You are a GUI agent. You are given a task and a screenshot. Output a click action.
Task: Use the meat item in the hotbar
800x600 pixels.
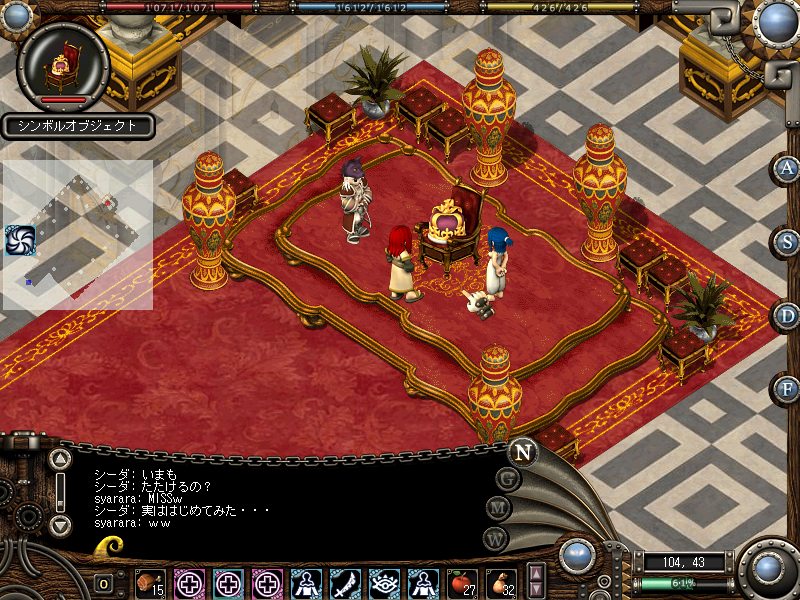point(151,583)
